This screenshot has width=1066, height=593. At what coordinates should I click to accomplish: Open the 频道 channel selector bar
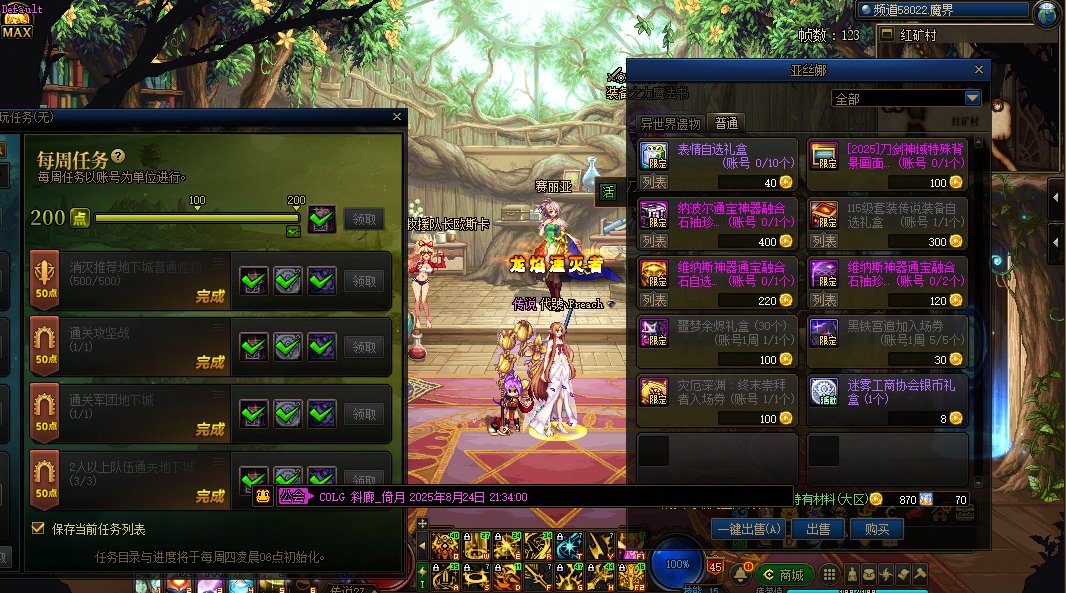click(x=941, y=10)
